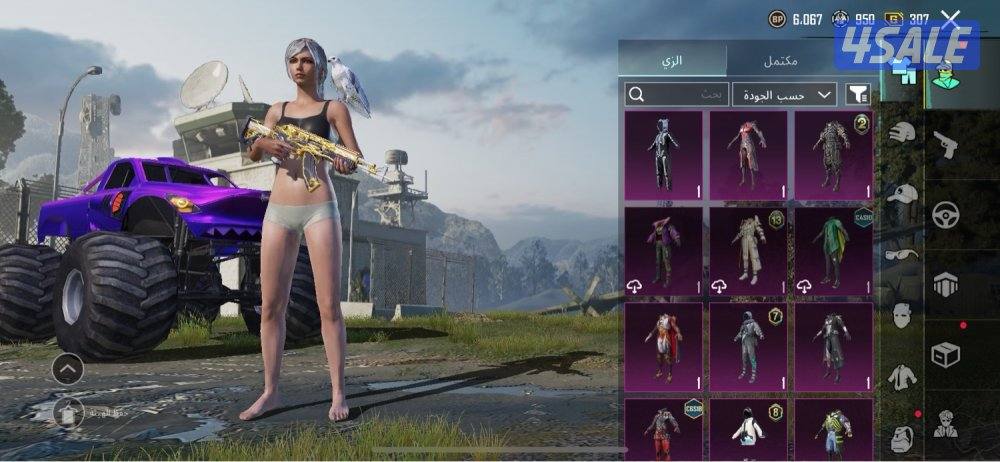This screenshot has width=1000, height=462.
Task: Select the outfit with the number 7 badge
Action: click(747, 346)
